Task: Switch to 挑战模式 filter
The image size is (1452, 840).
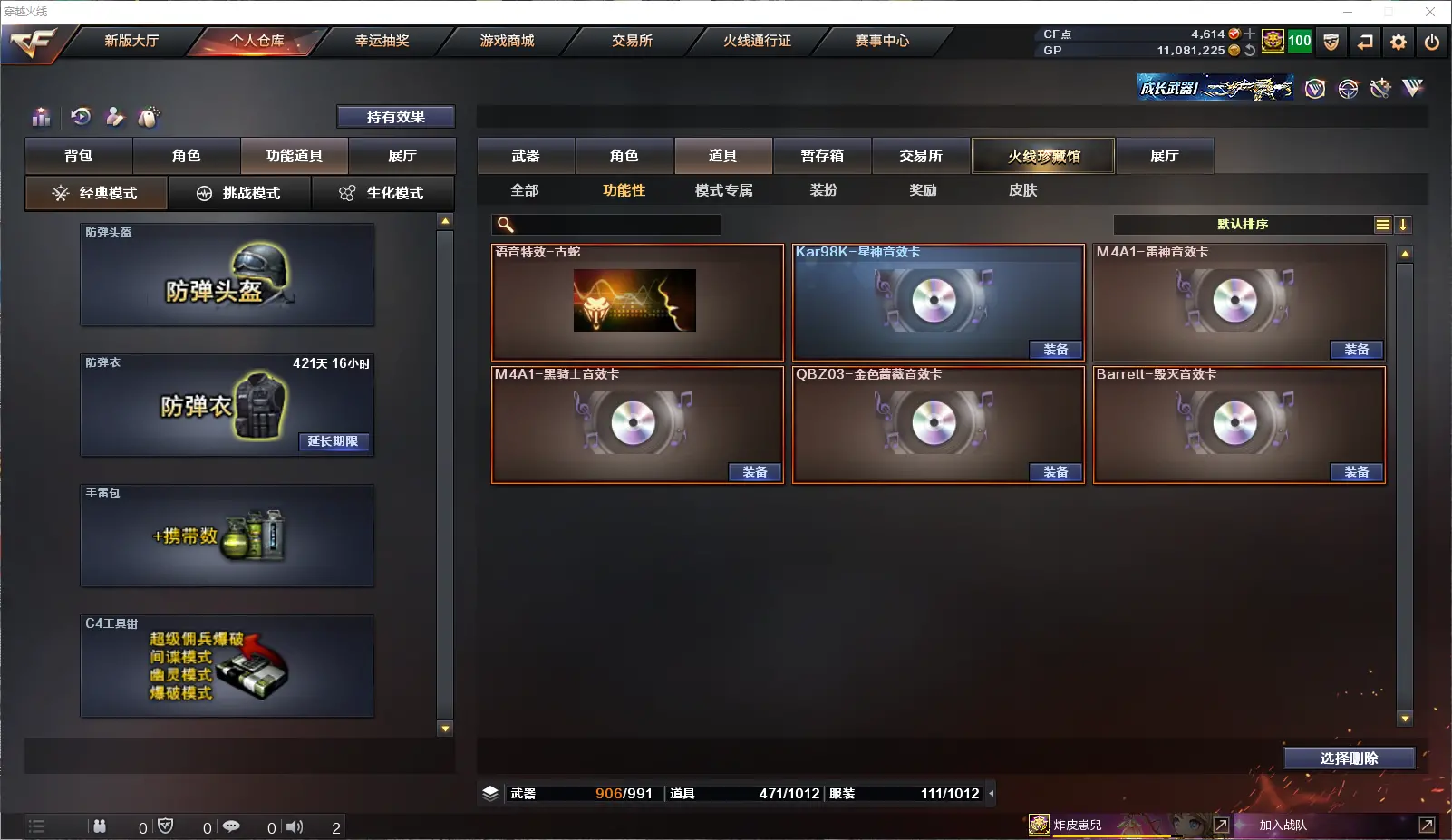Action: 240,192
